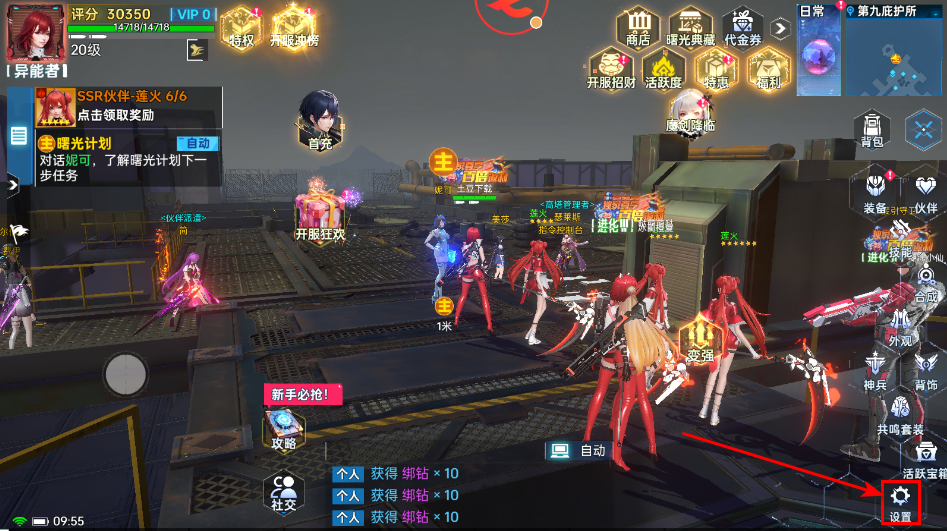Click the red-haired player portrait
The height and width of the screenshot is (531, 947).
[33, 29]
